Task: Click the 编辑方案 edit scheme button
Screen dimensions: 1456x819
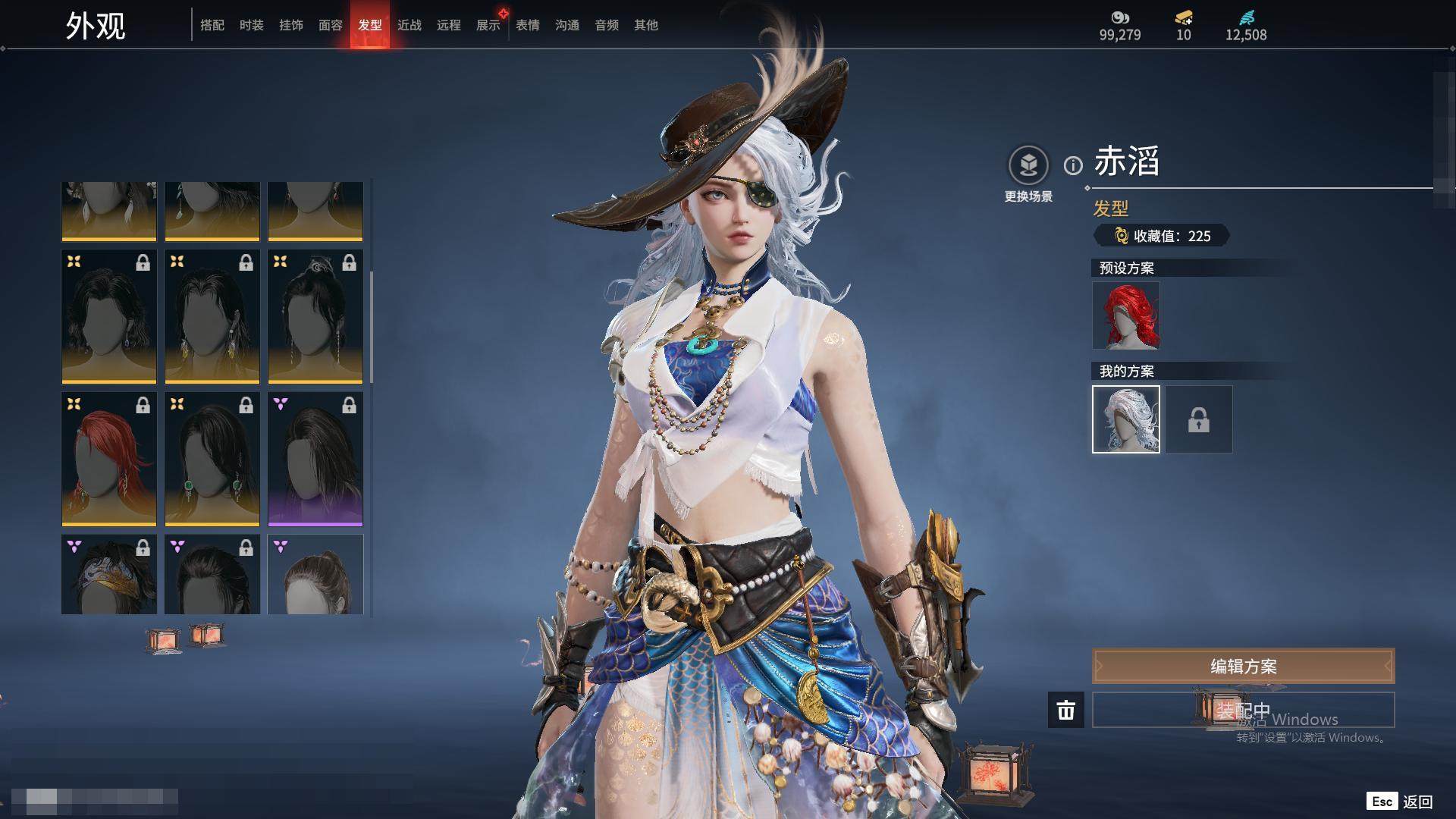Action: click(x=1243, y=667)
